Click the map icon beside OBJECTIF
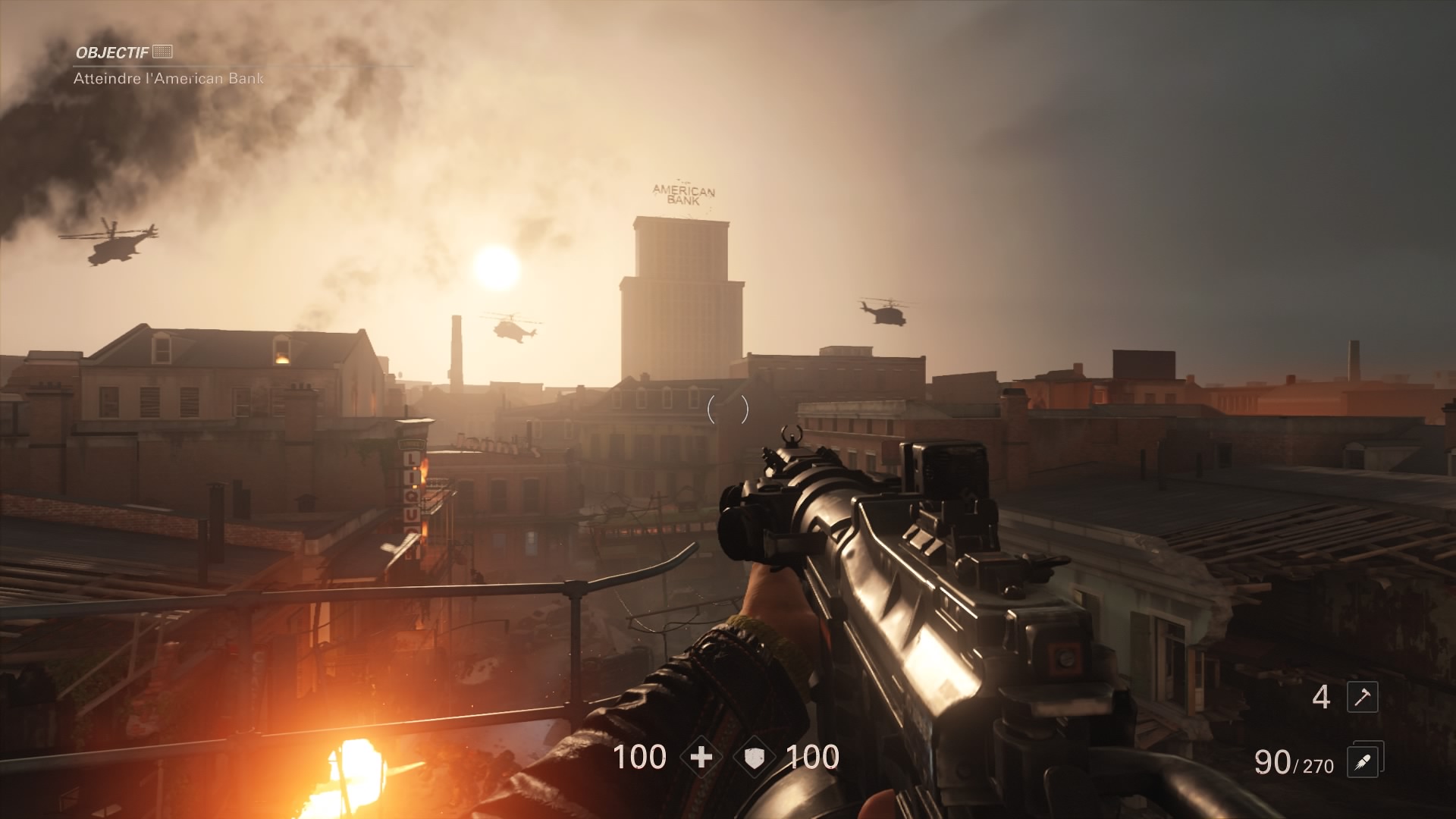Viewport: 1456px width, 819px height. click(x=162, y=53)
